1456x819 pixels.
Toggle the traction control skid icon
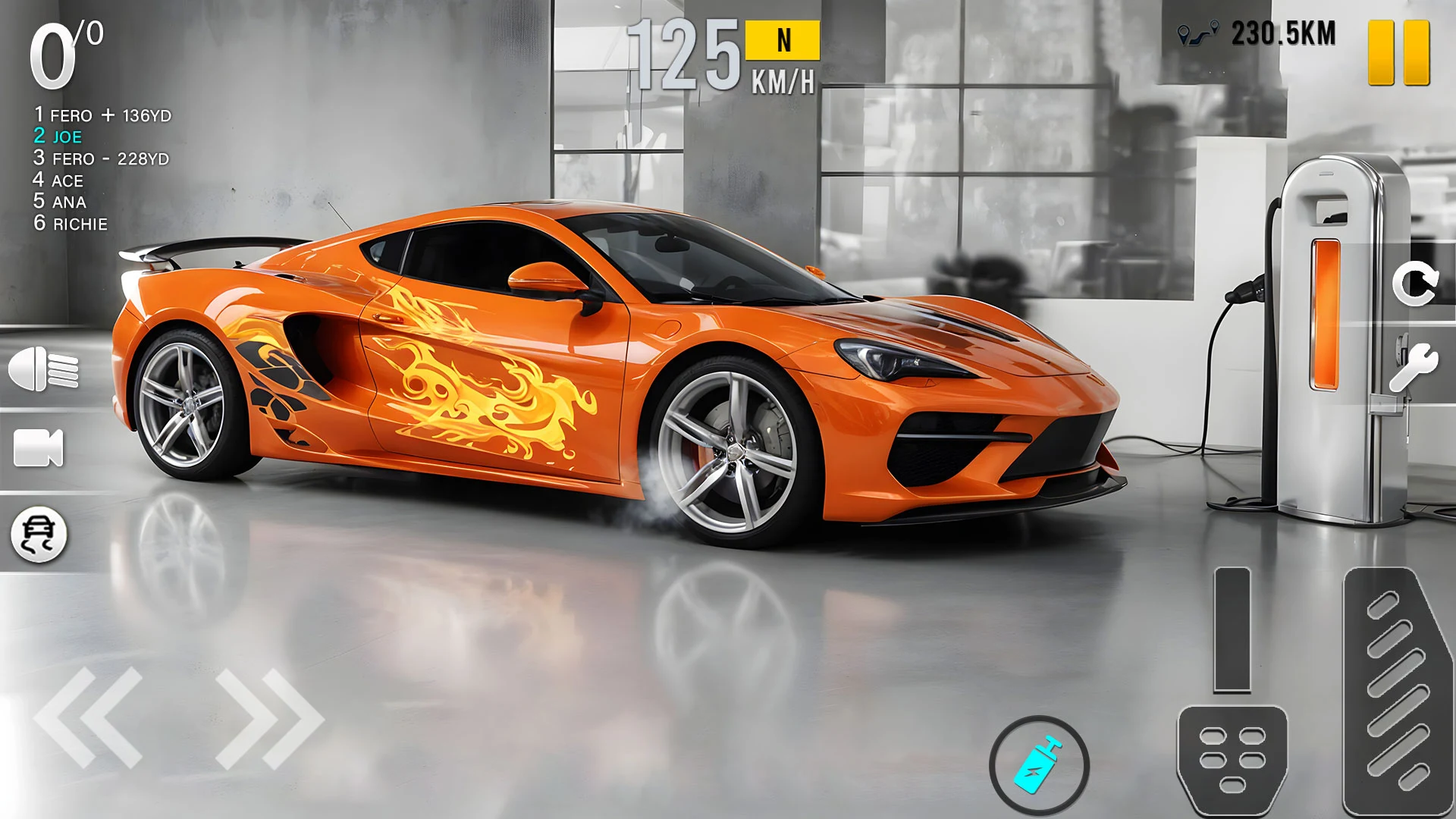(39, 535)
